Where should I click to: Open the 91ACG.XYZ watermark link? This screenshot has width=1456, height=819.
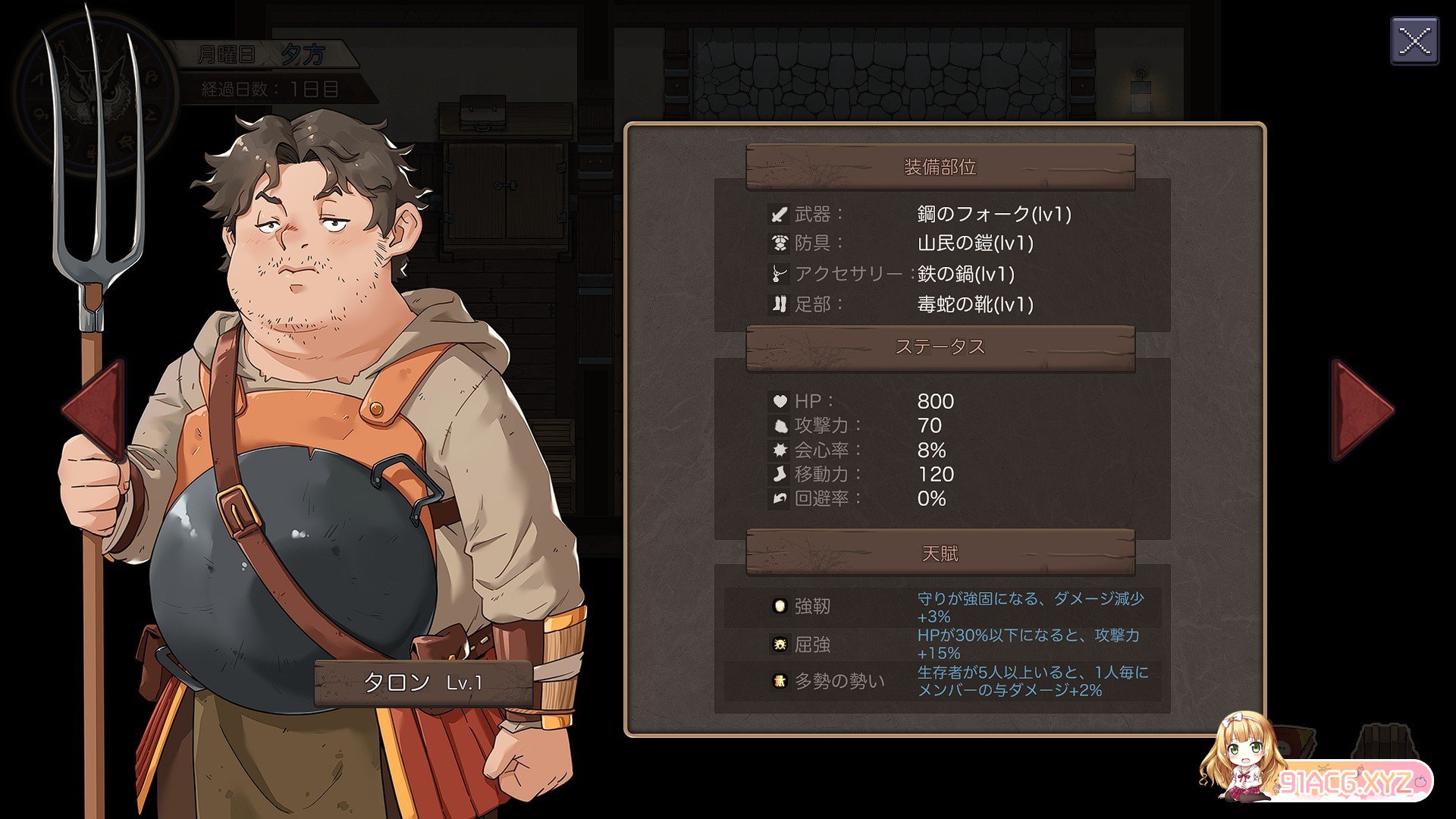1344,781
